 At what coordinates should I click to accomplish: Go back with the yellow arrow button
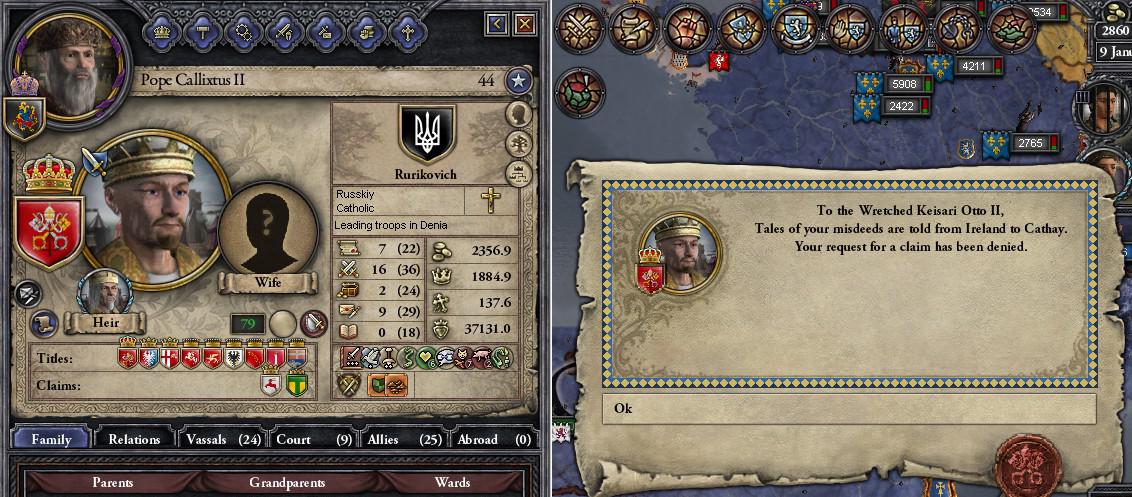tap(498, 22)
